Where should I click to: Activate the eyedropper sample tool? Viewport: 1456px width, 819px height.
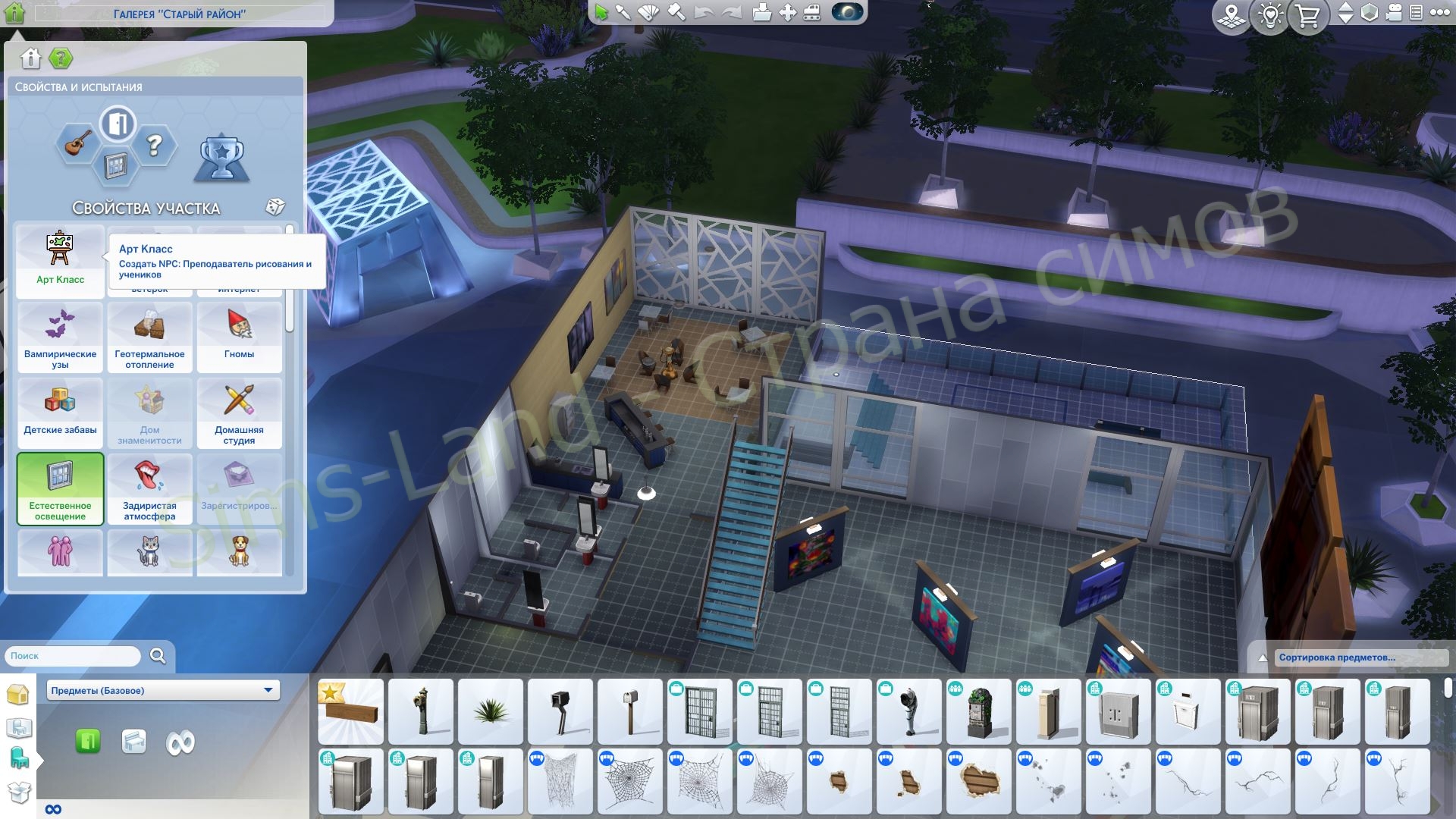tap(623, 12)
